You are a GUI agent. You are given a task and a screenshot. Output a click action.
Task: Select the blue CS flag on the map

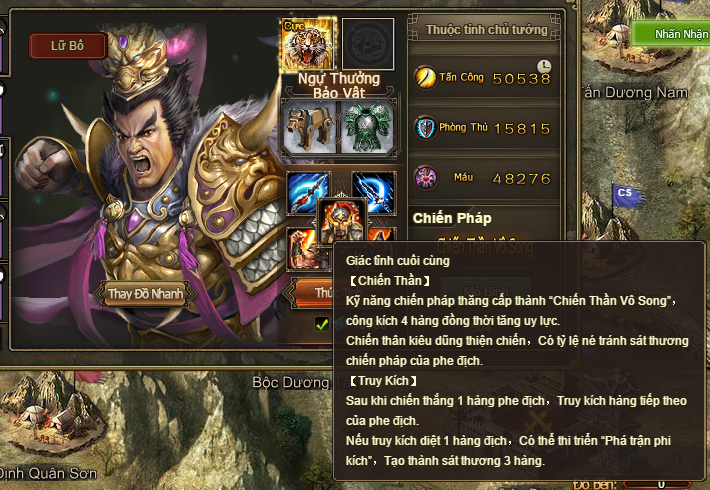[627, 193]
